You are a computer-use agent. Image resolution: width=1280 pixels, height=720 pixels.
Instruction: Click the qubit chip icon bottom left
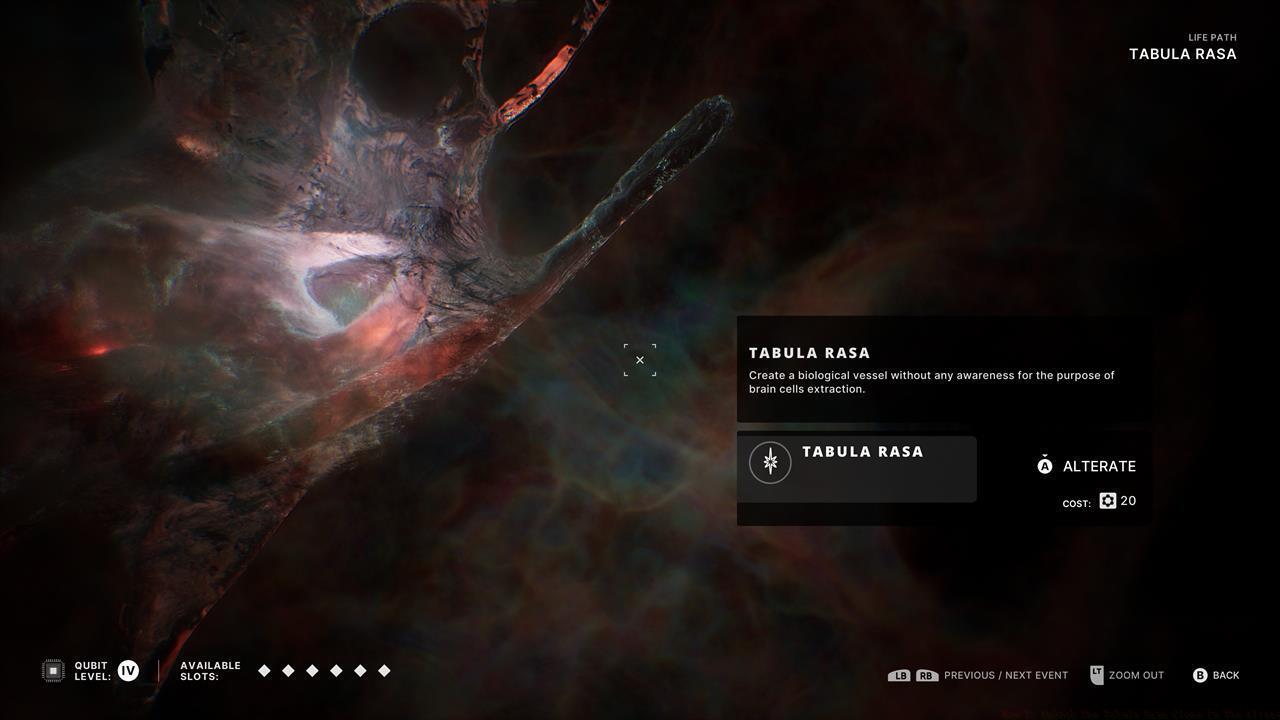point(51,670)
